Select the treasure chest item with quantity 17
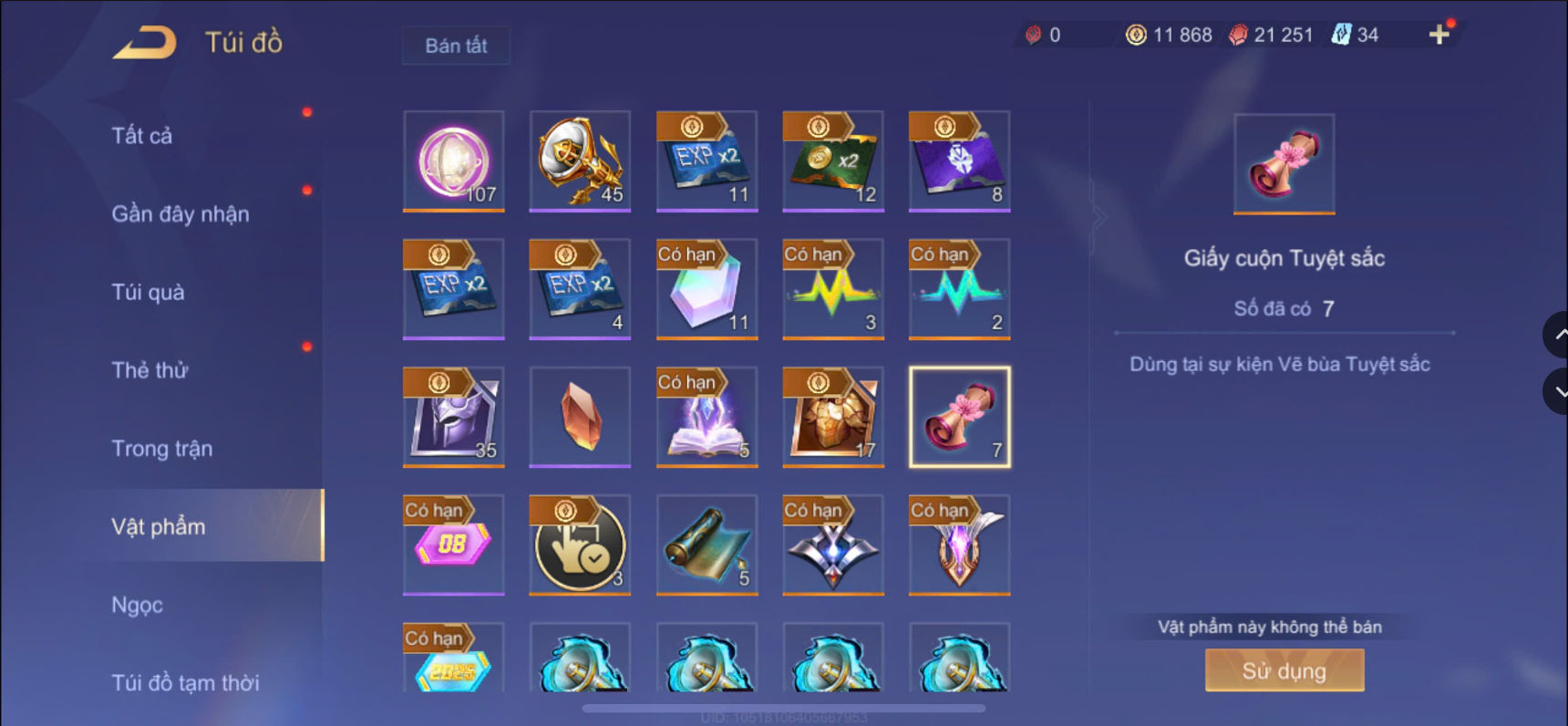Image resolution: width=1568 pixels, height=726 pixels. [x=832, y=417]
